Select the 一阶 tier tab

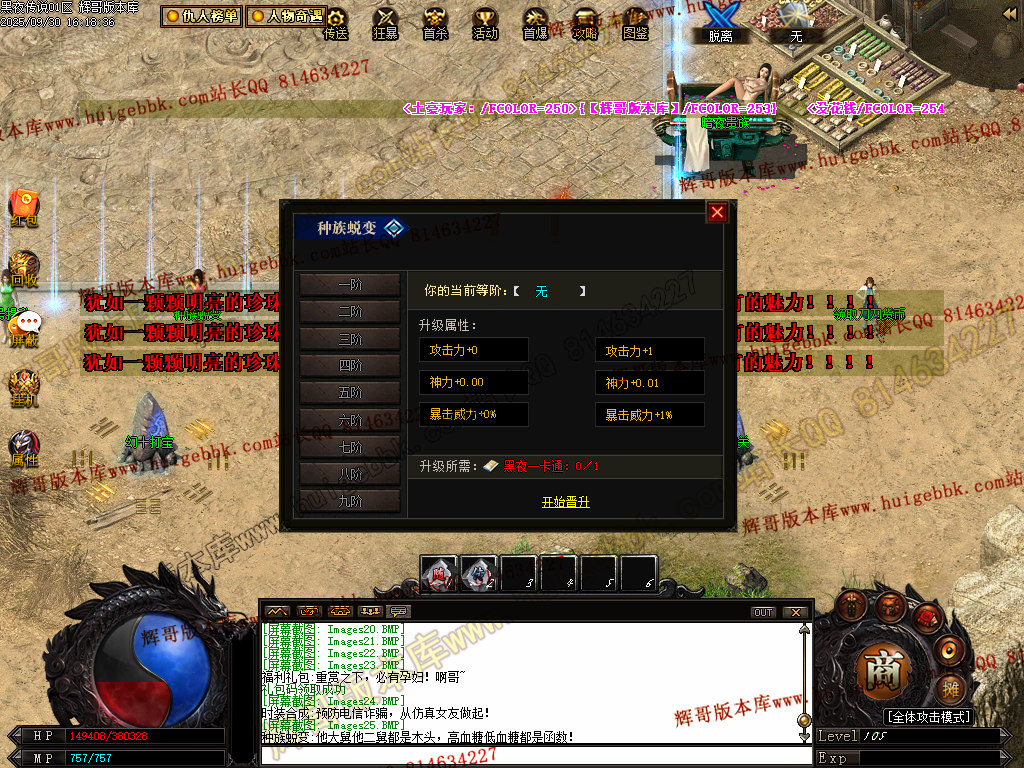coord(350,285)
